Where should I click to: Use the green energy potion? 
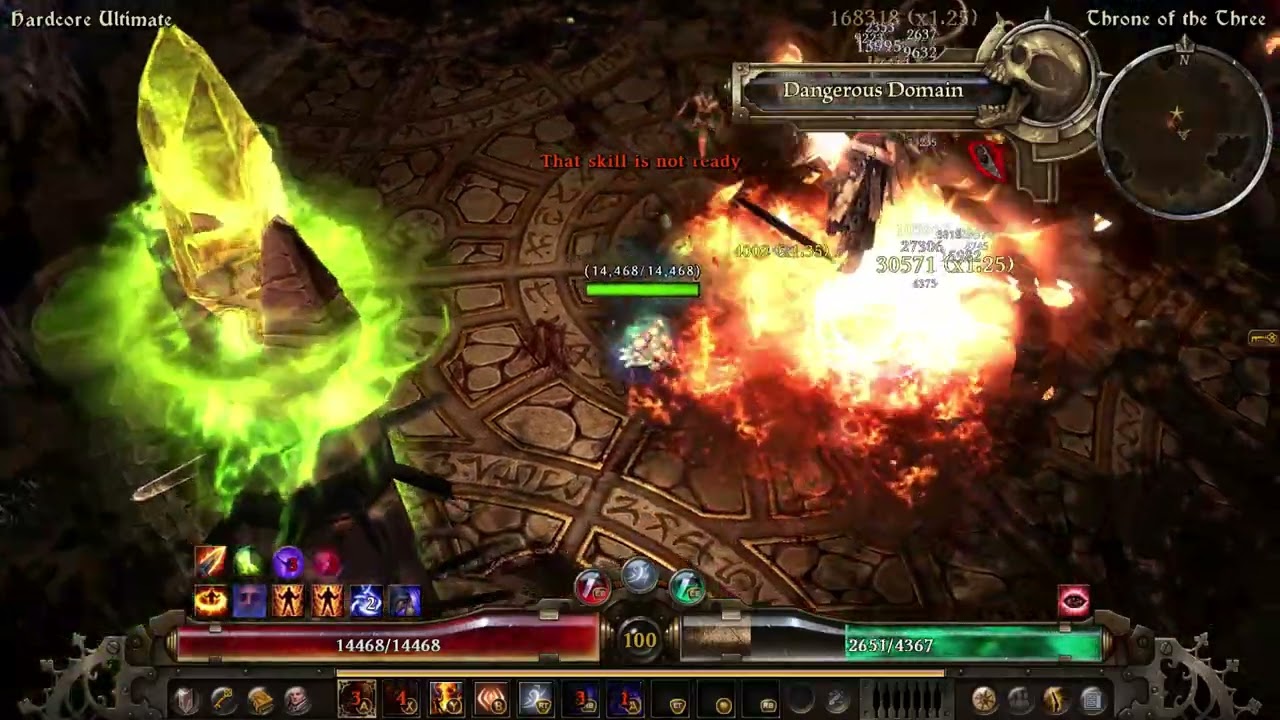click(x=687, y=589)
